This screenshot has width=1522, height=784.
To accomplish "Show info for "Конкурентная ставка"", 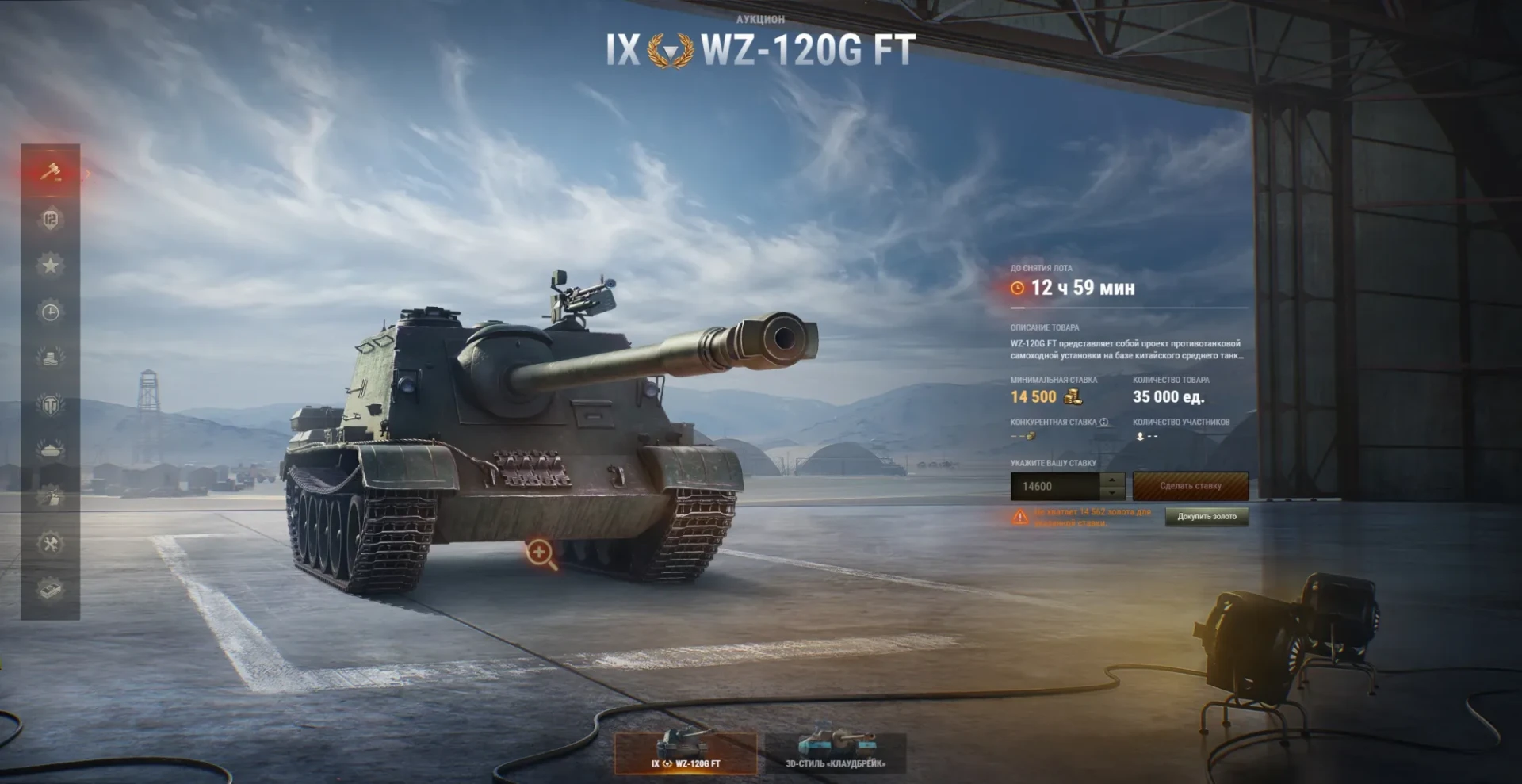I will [1104, 423].
